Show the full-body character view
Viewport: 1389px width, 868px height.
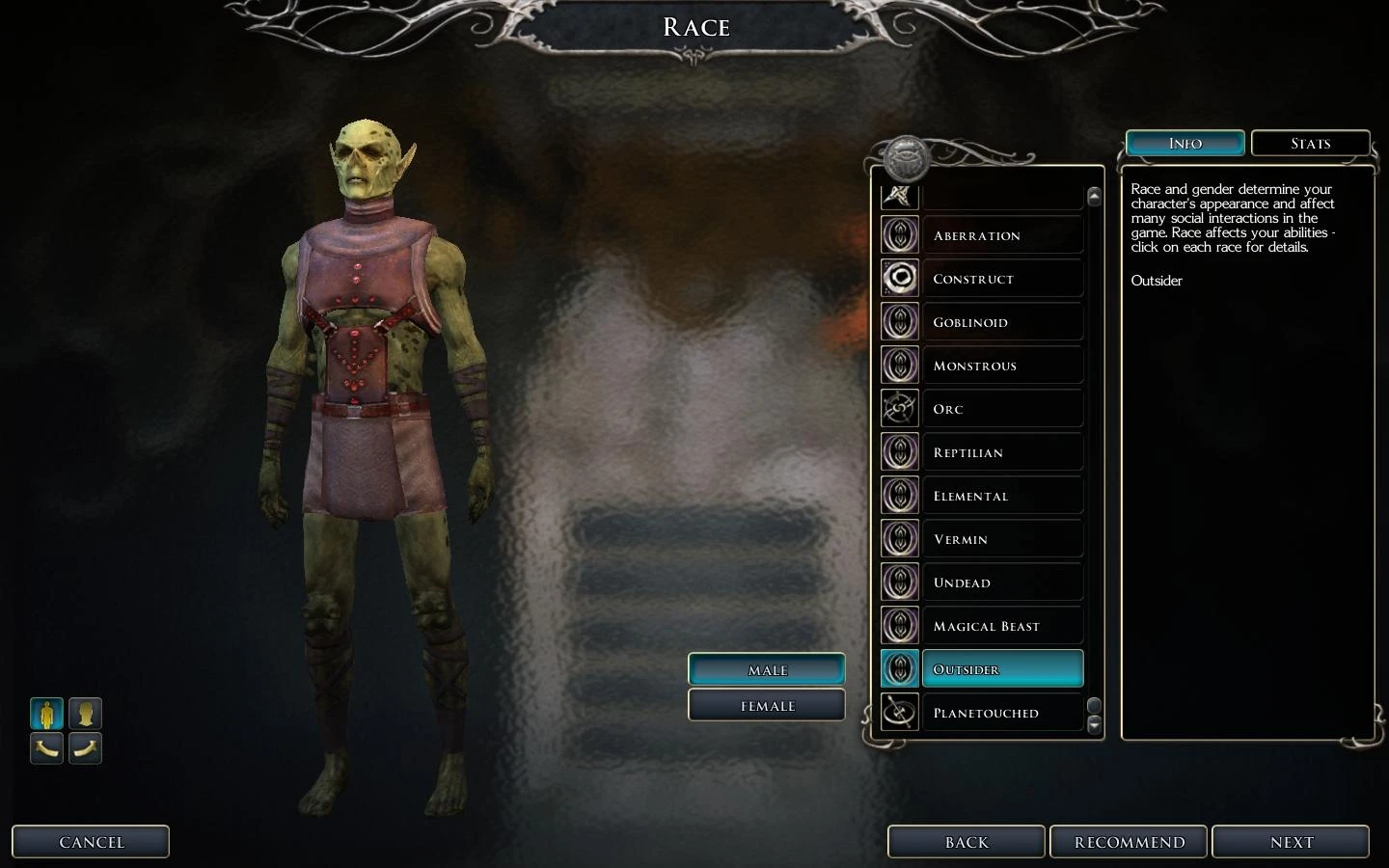46,714
